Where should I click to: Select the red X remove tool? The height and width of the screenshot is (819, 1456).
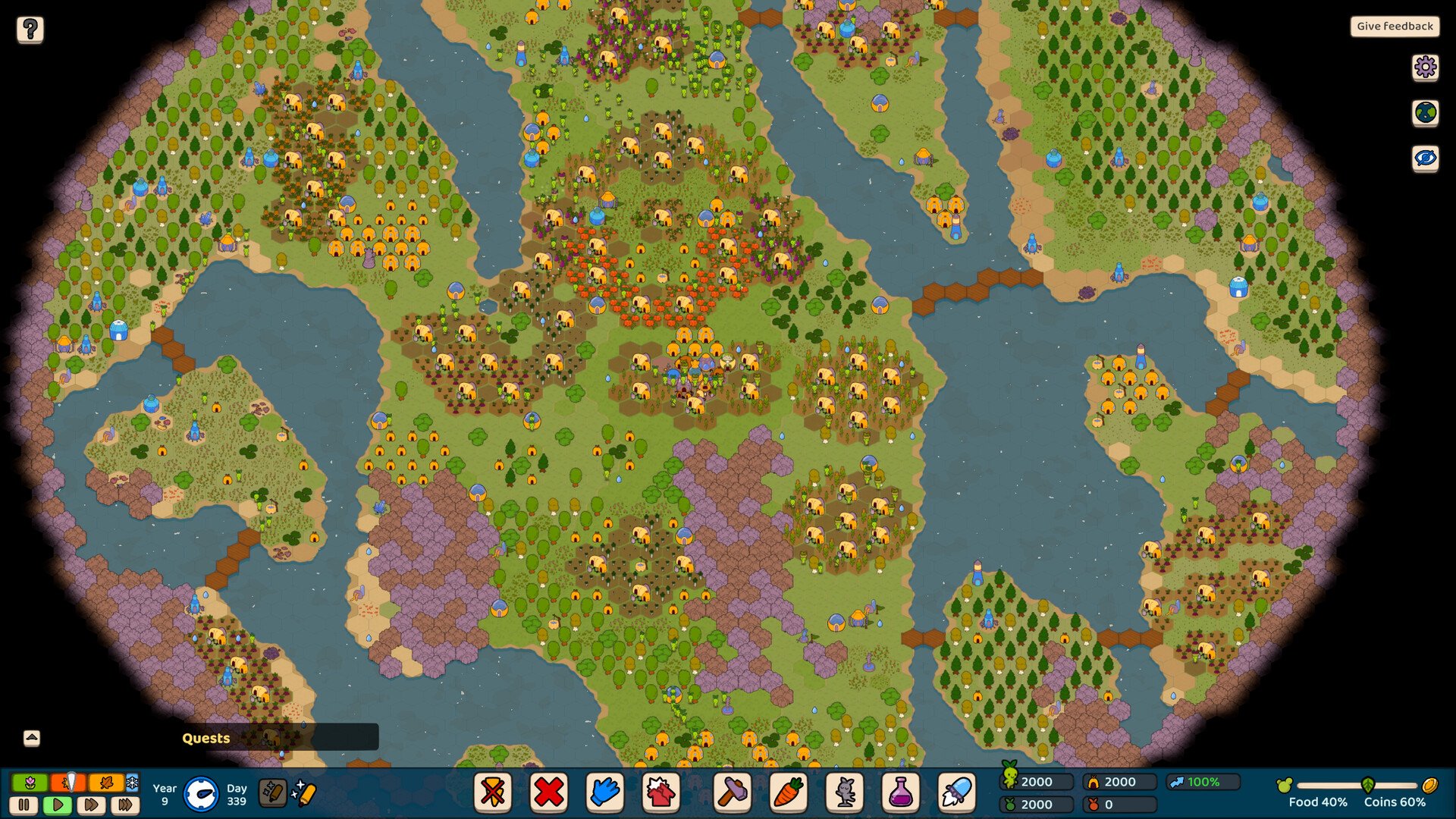(548, 792)
